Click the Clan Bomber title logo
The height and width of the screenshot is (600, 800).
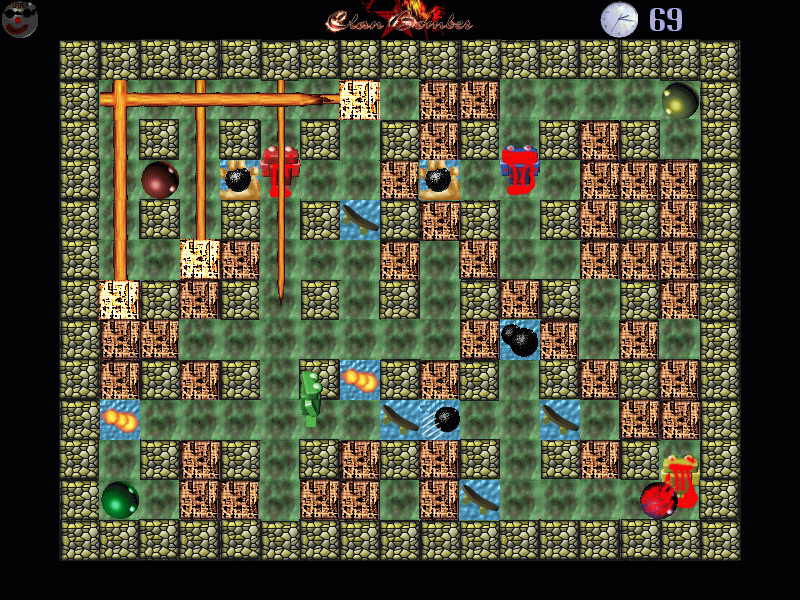(400, 19)
